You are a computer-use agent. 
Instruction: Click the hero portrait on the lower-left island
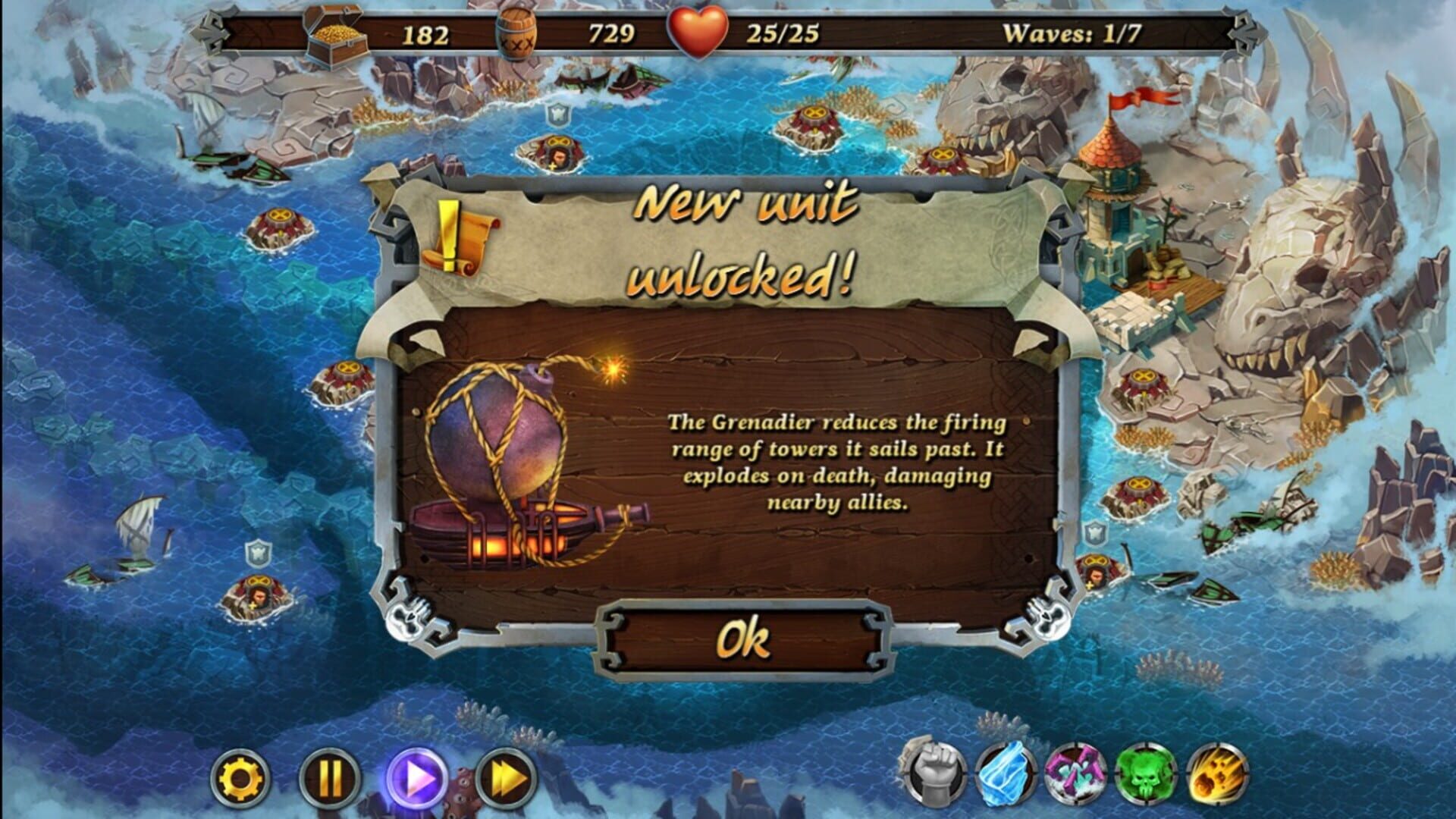tap(258, 599)
